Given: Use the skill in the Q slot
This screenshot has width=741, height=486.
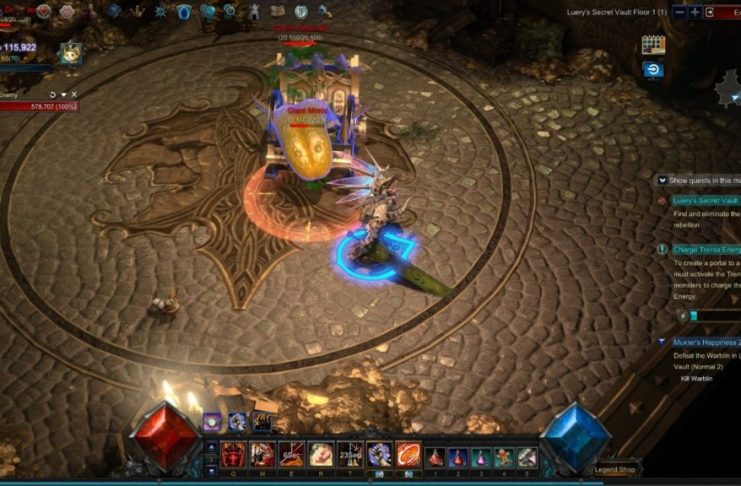Looking at the screenshot, I should click(234, 455).
